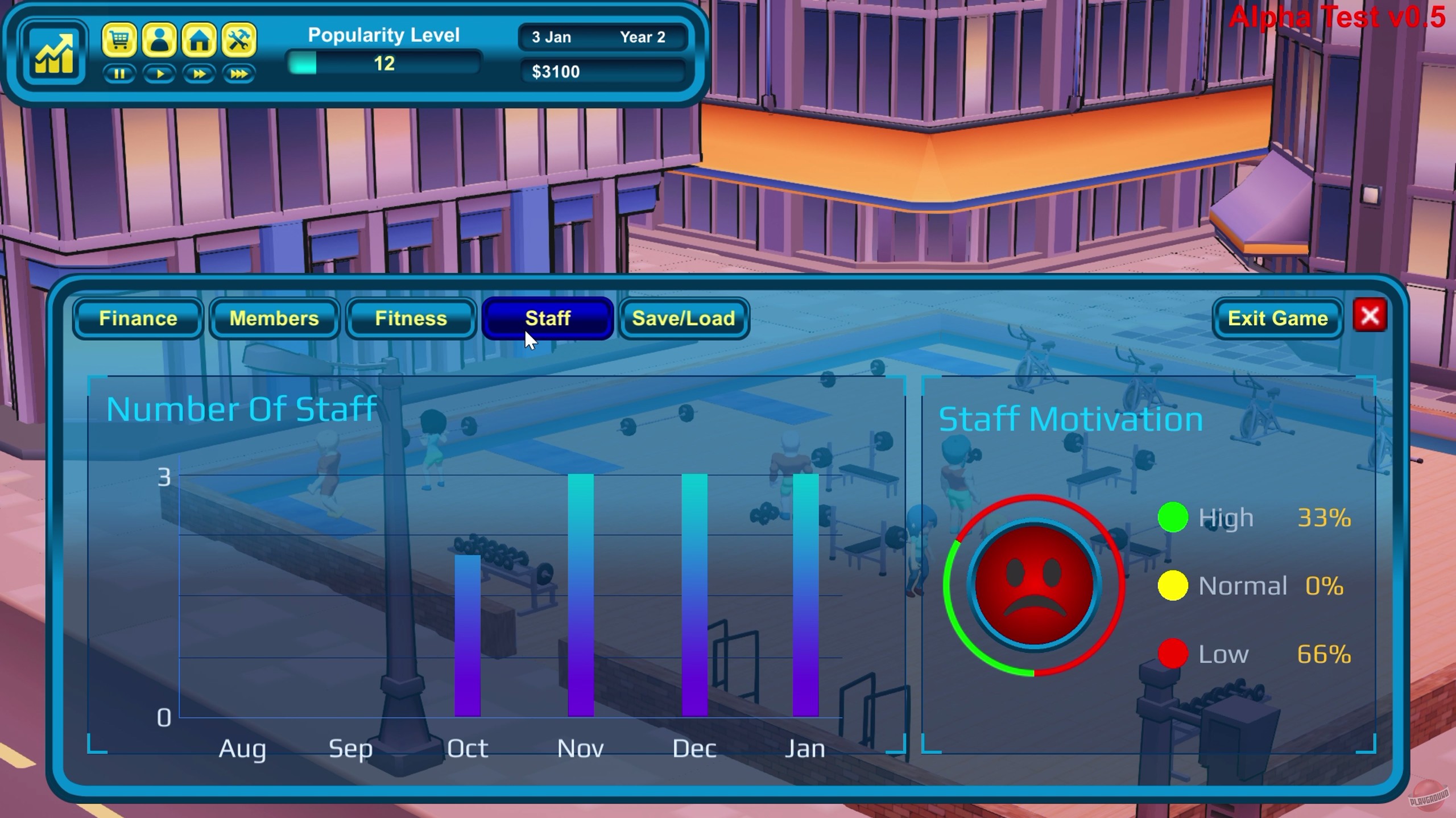
Task: Open the Members tab
Action: (274, 319)
